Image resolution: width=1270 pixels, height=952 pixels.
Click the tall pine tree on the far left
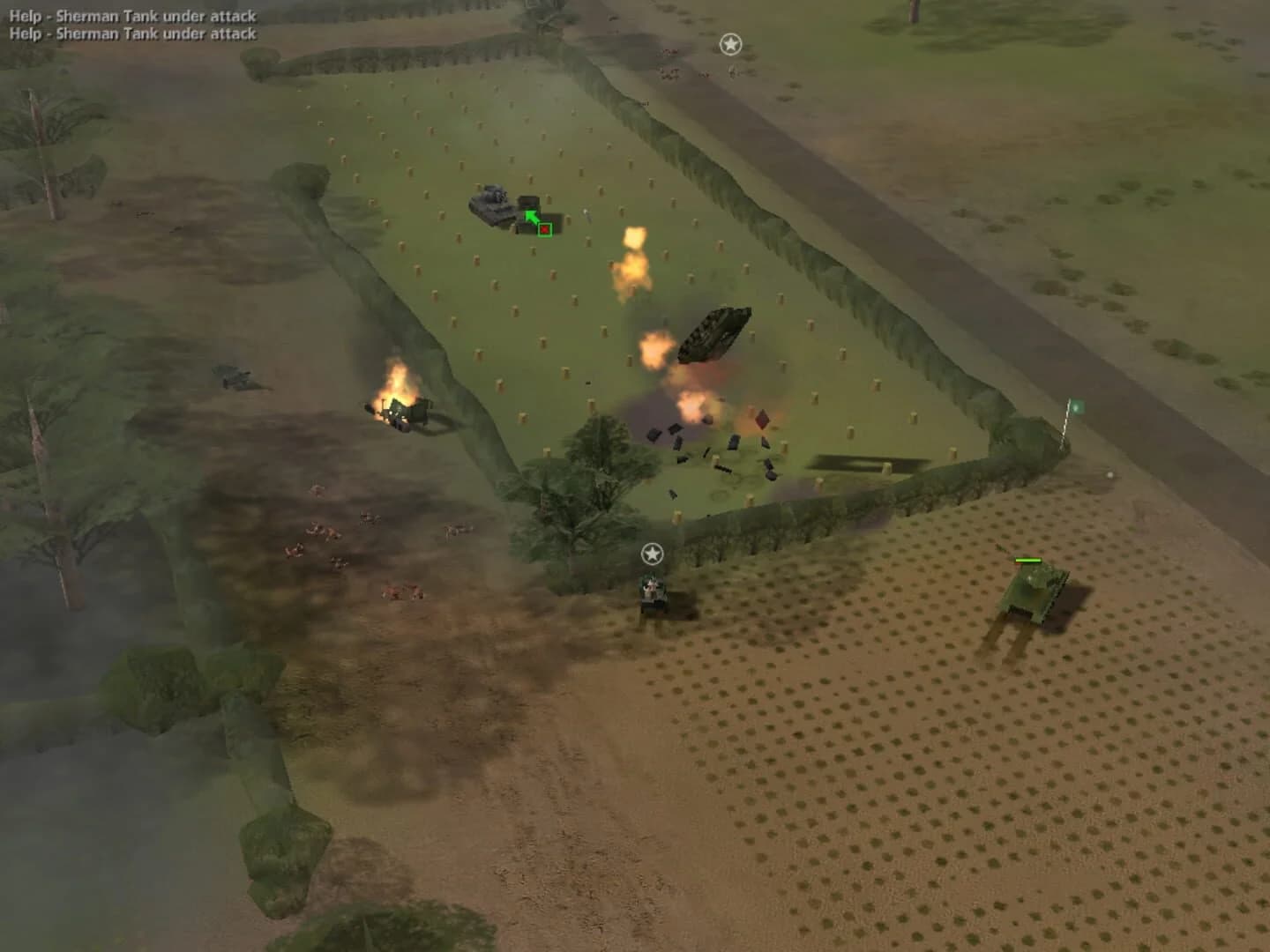pyautogui.click(x=44, y=159)
